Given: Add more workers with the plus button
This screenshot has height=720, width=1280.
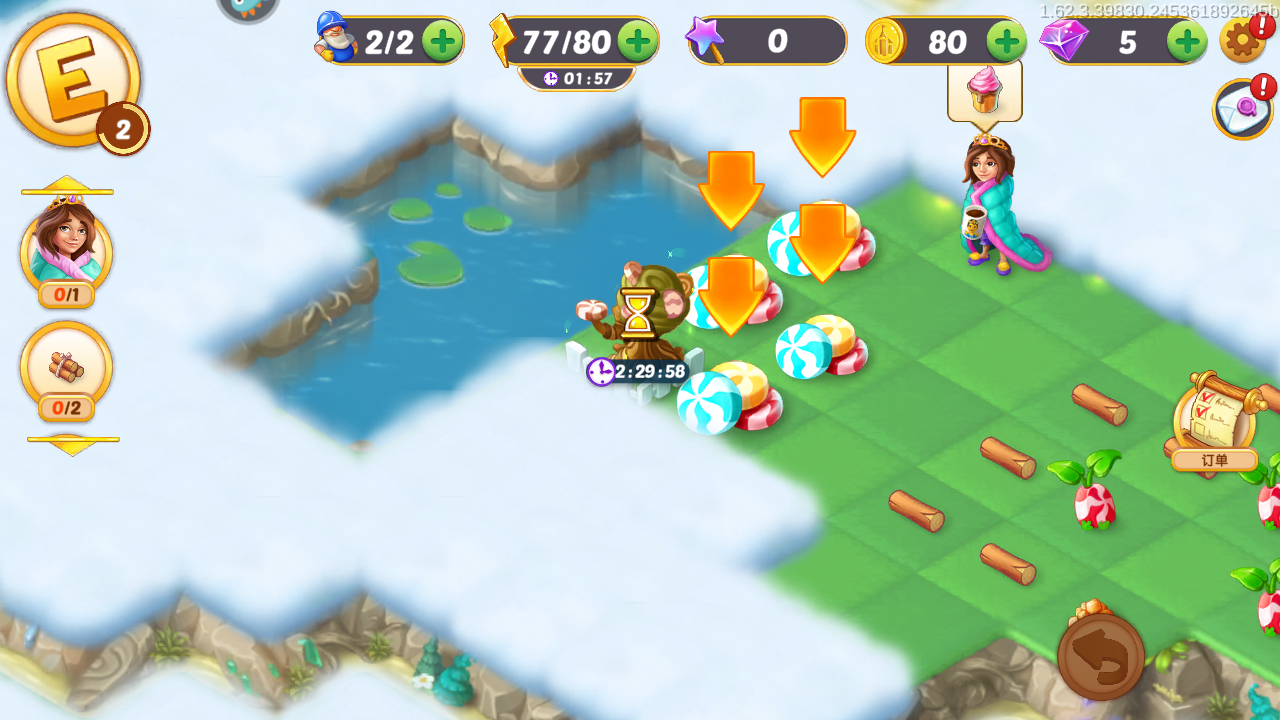Looking at the screenshot, I should (441, 41).
